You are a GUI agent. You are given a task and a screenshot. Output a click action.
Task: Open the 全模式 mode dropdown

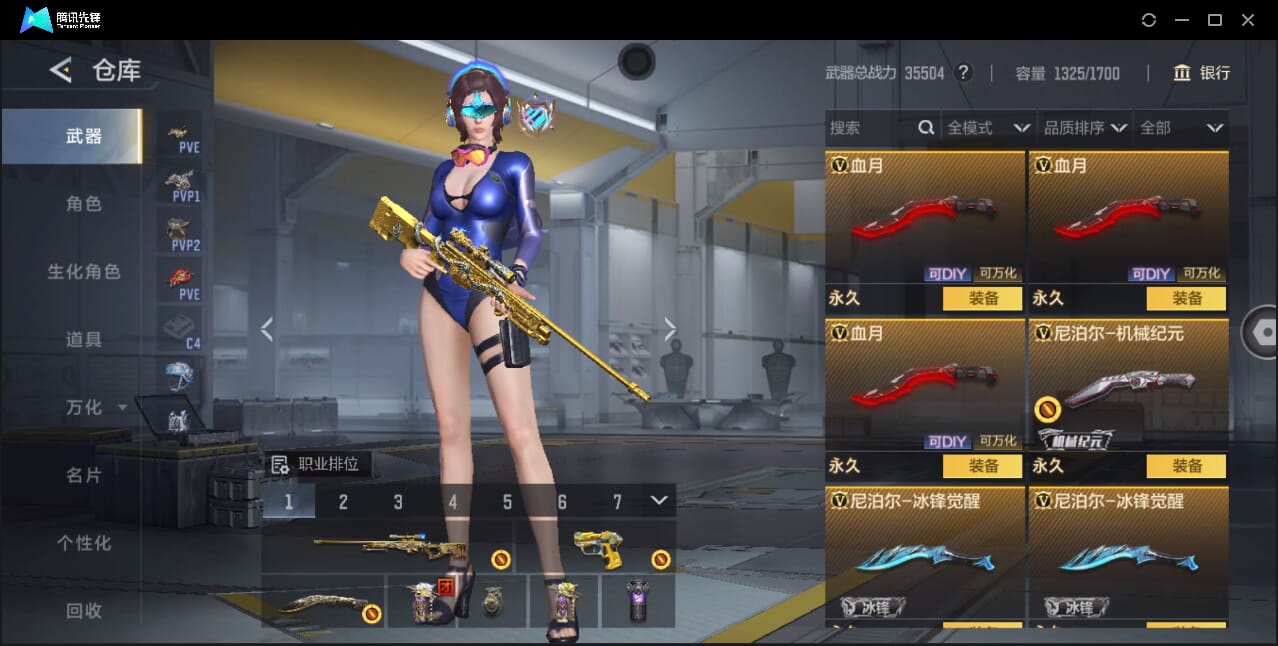[x=988, y=128]
